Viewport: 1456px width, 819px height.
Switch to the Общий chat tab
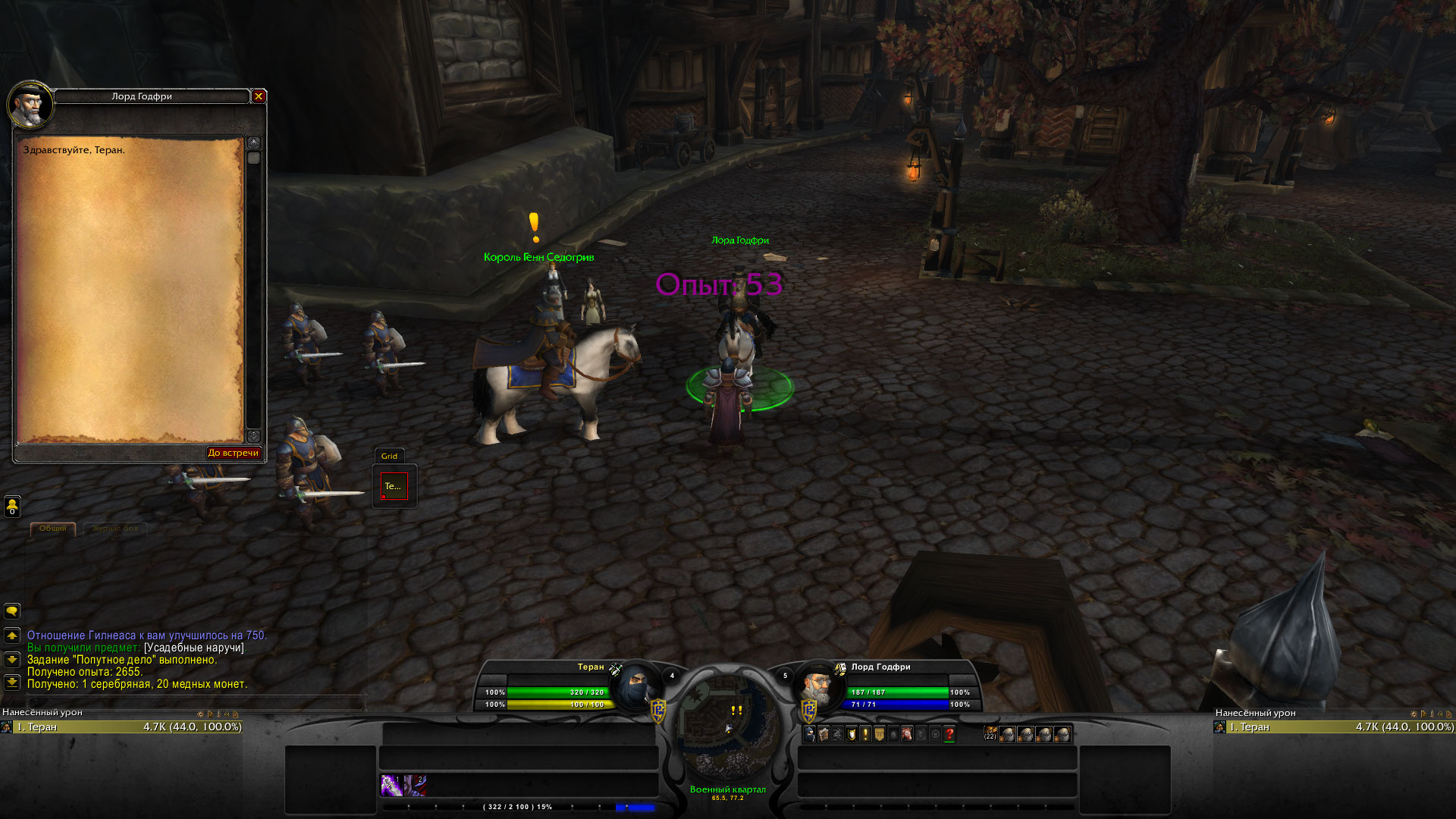(x=53, y=529)
